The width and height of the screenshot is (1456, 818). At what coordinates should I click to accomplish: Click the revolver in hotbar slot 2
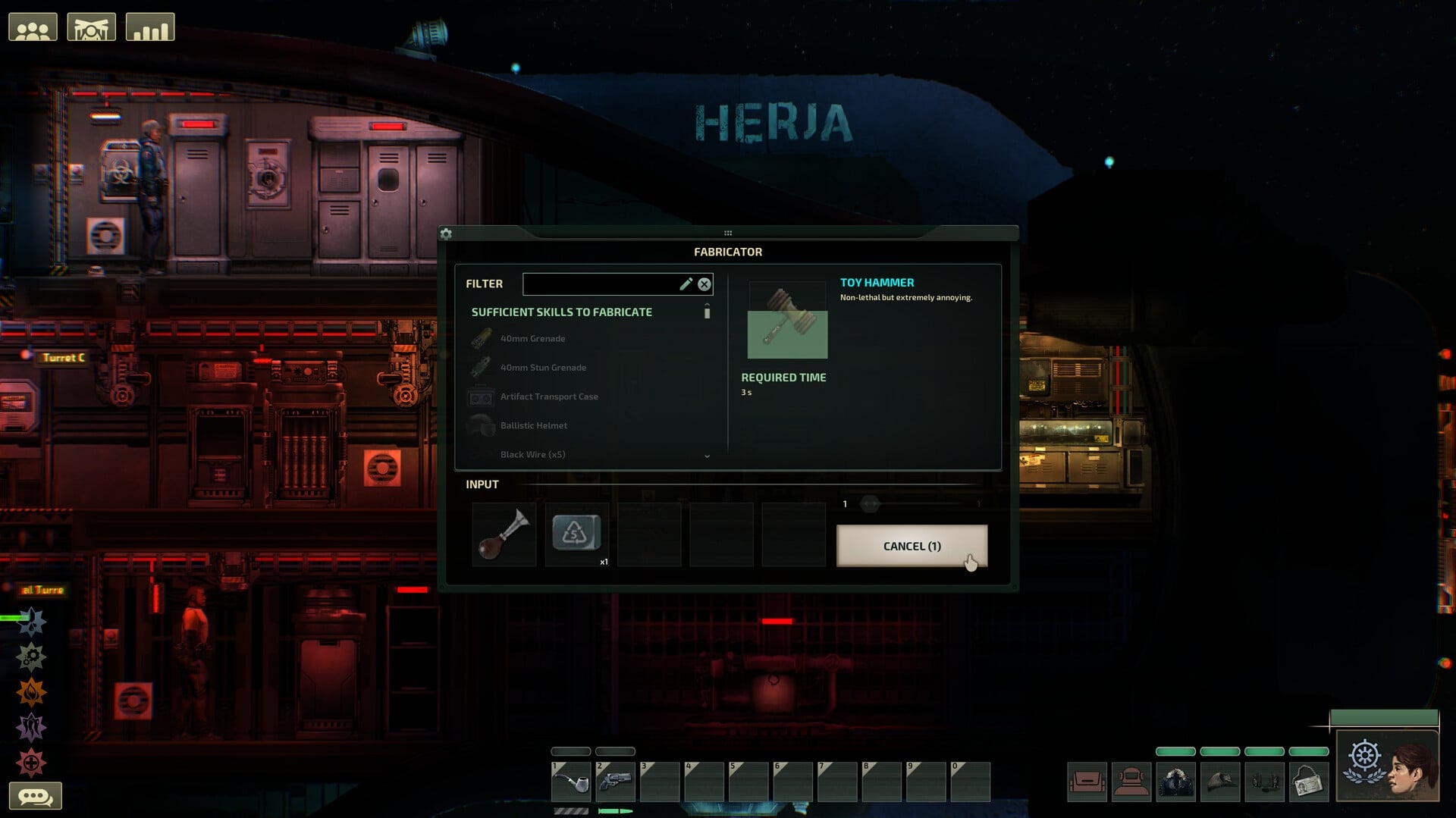(x=615, y=781)
